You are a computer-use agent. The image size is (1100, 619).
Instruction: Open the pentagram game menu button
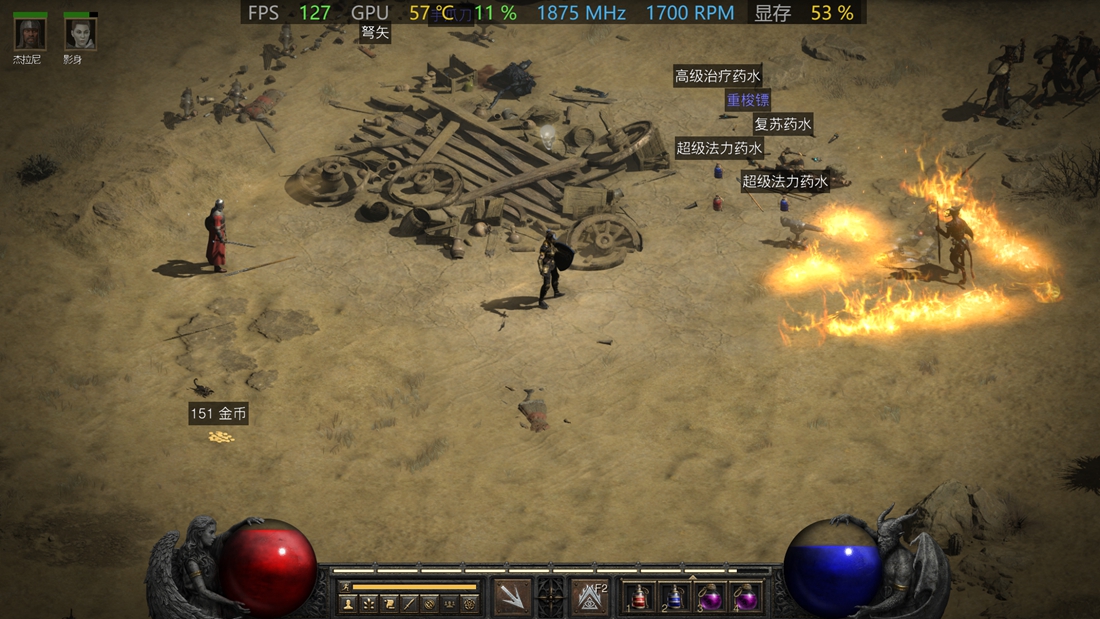(469, 604)
